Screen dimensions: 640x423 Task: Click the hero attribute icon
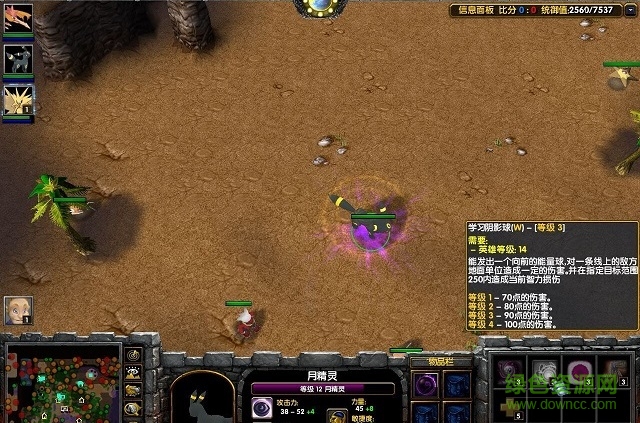coord(337,412)
